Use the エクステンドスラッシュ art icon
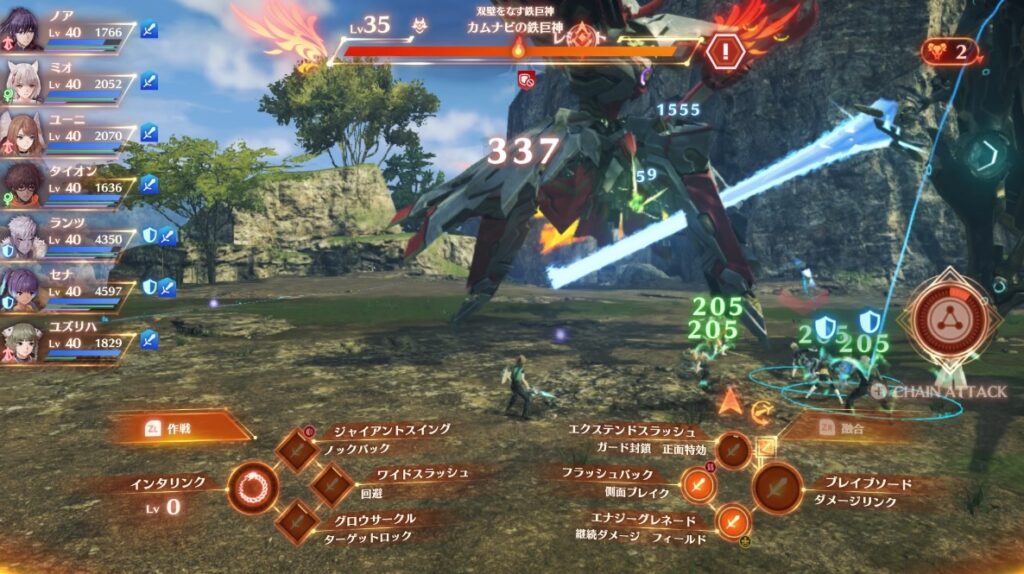 [x=733, y=450]
